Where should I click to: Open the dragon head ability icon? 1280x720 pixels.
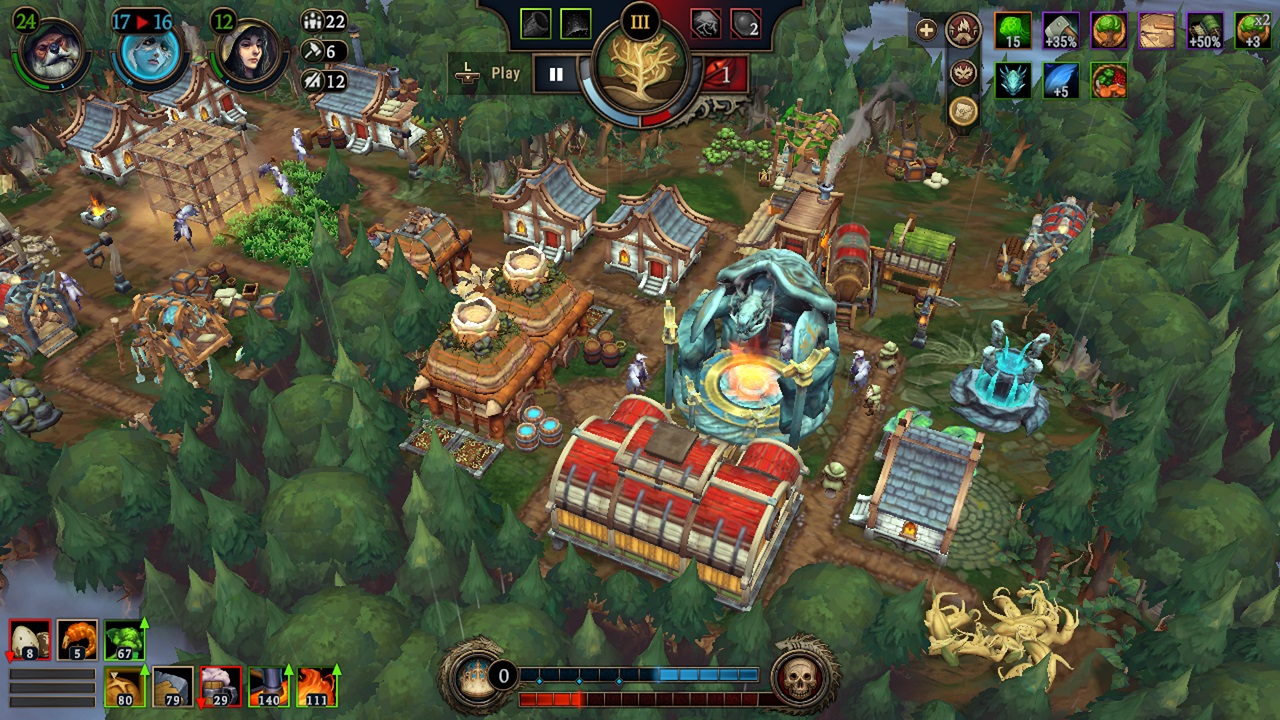coord(1013,80)
